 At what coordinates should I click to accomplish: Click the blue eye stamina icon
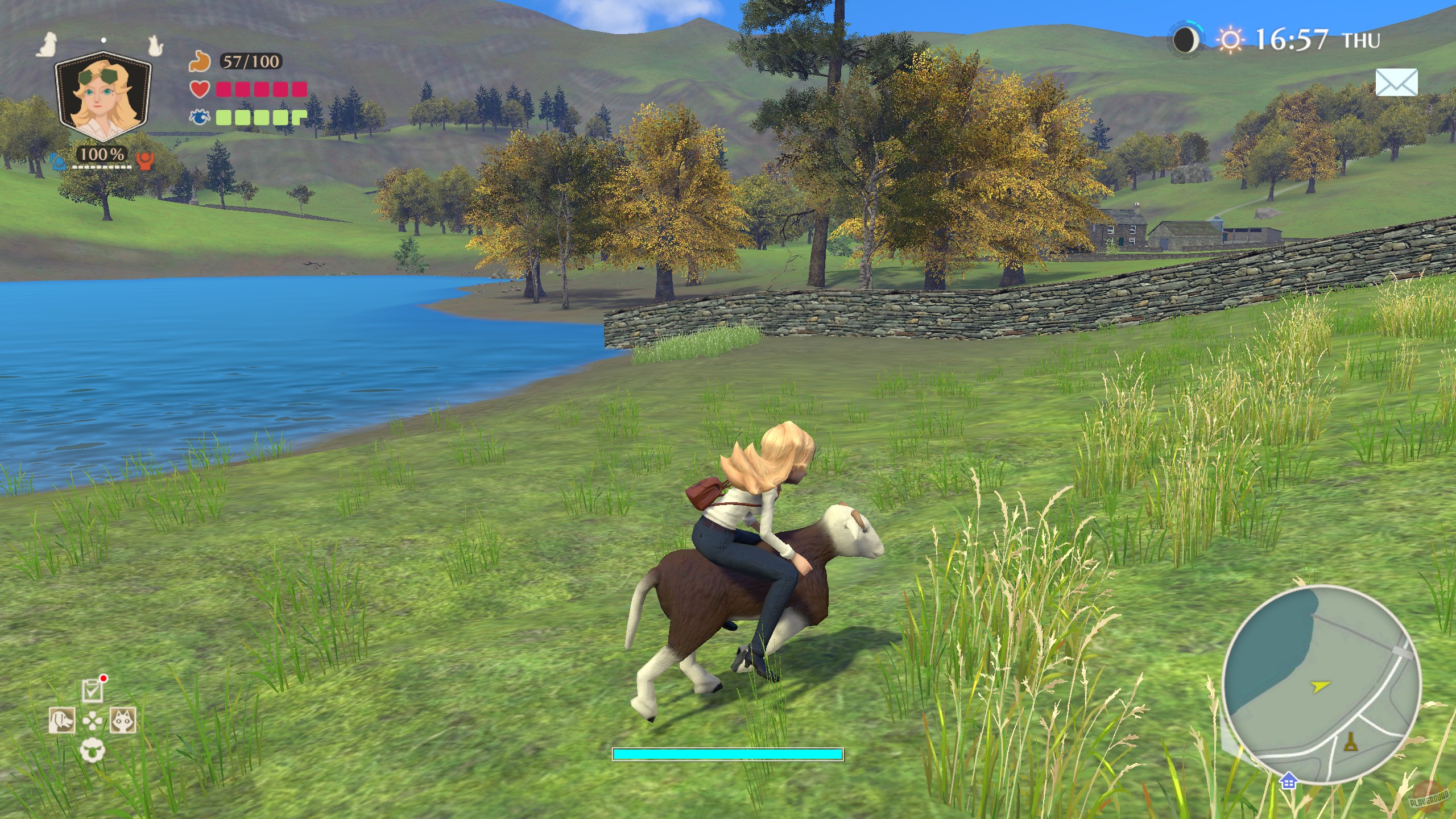coord(200,115)
